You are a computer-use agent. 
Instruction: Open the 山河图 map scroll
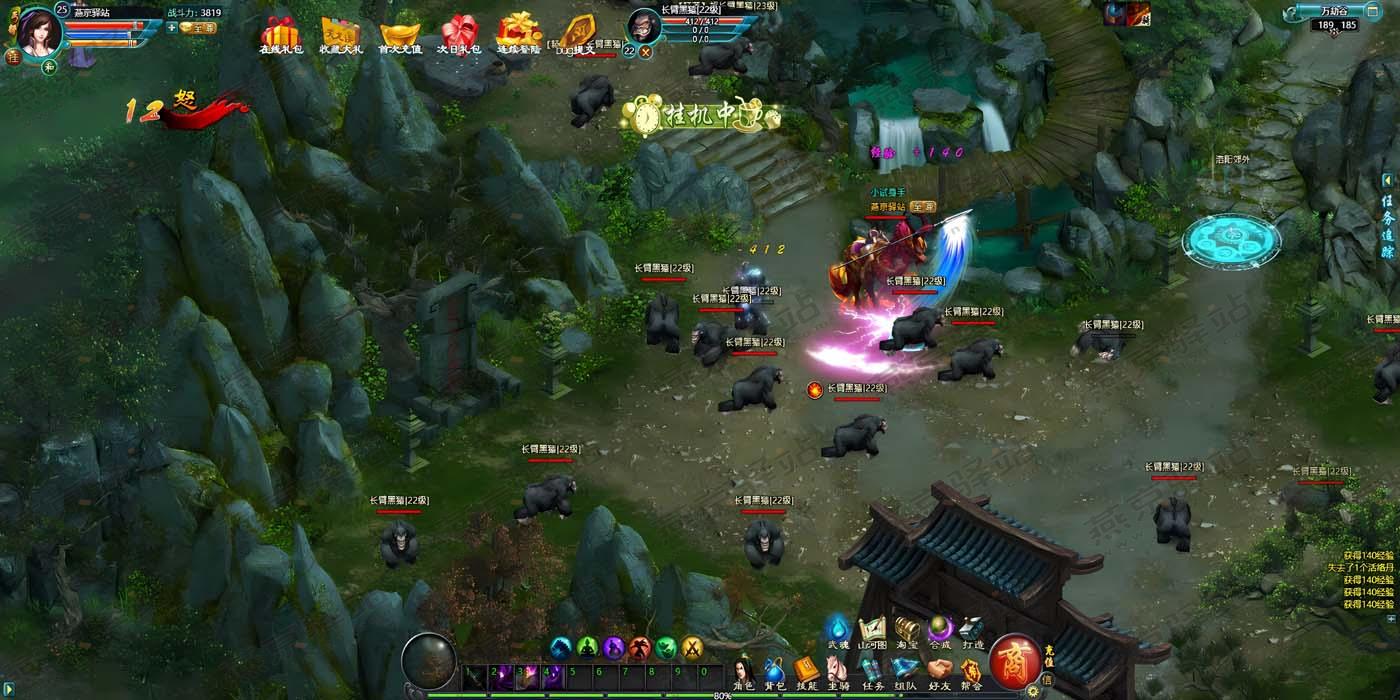click(872, 630)
